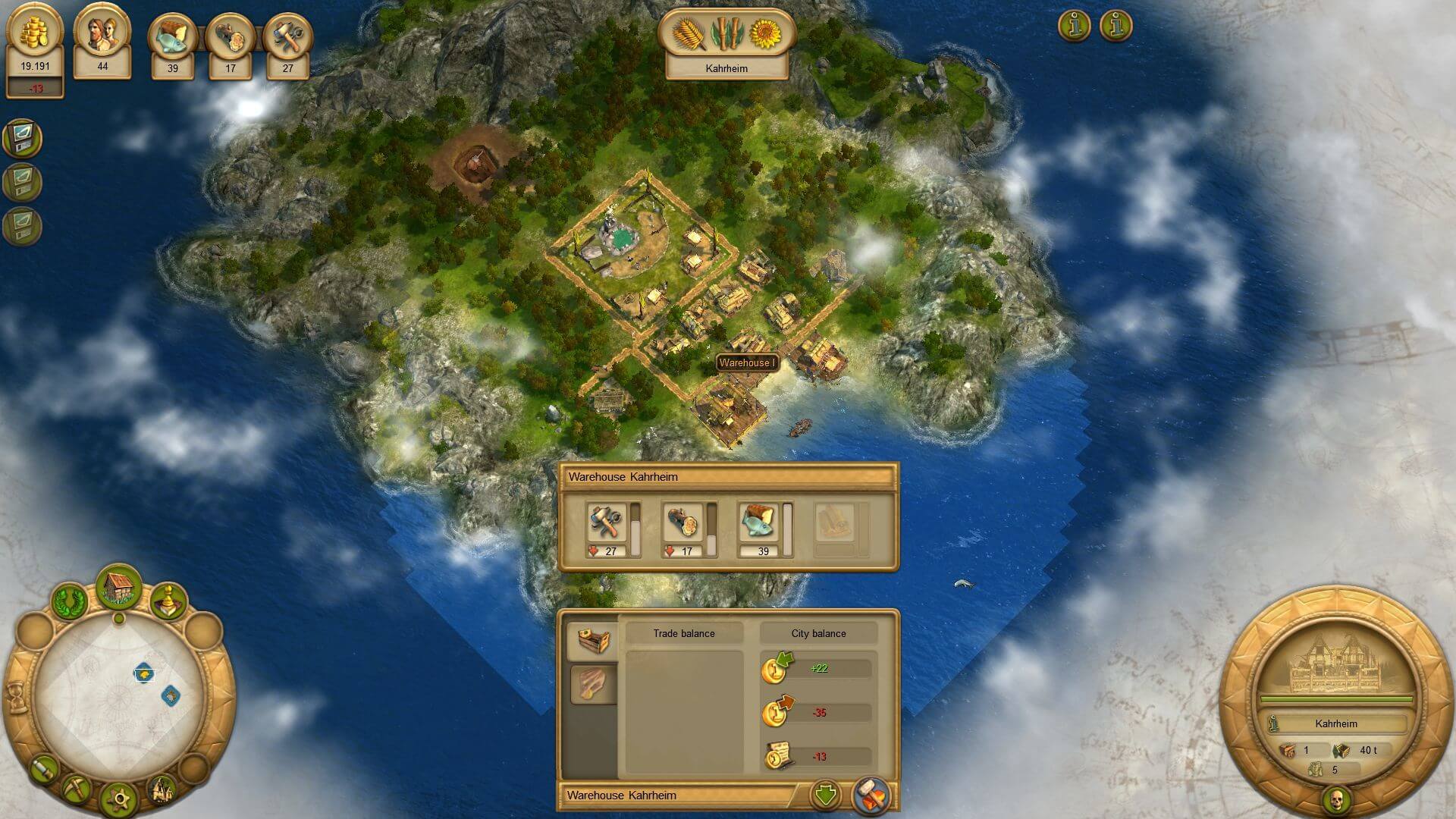
Task: Click the skull destroy-building button
Action: 1335,799
